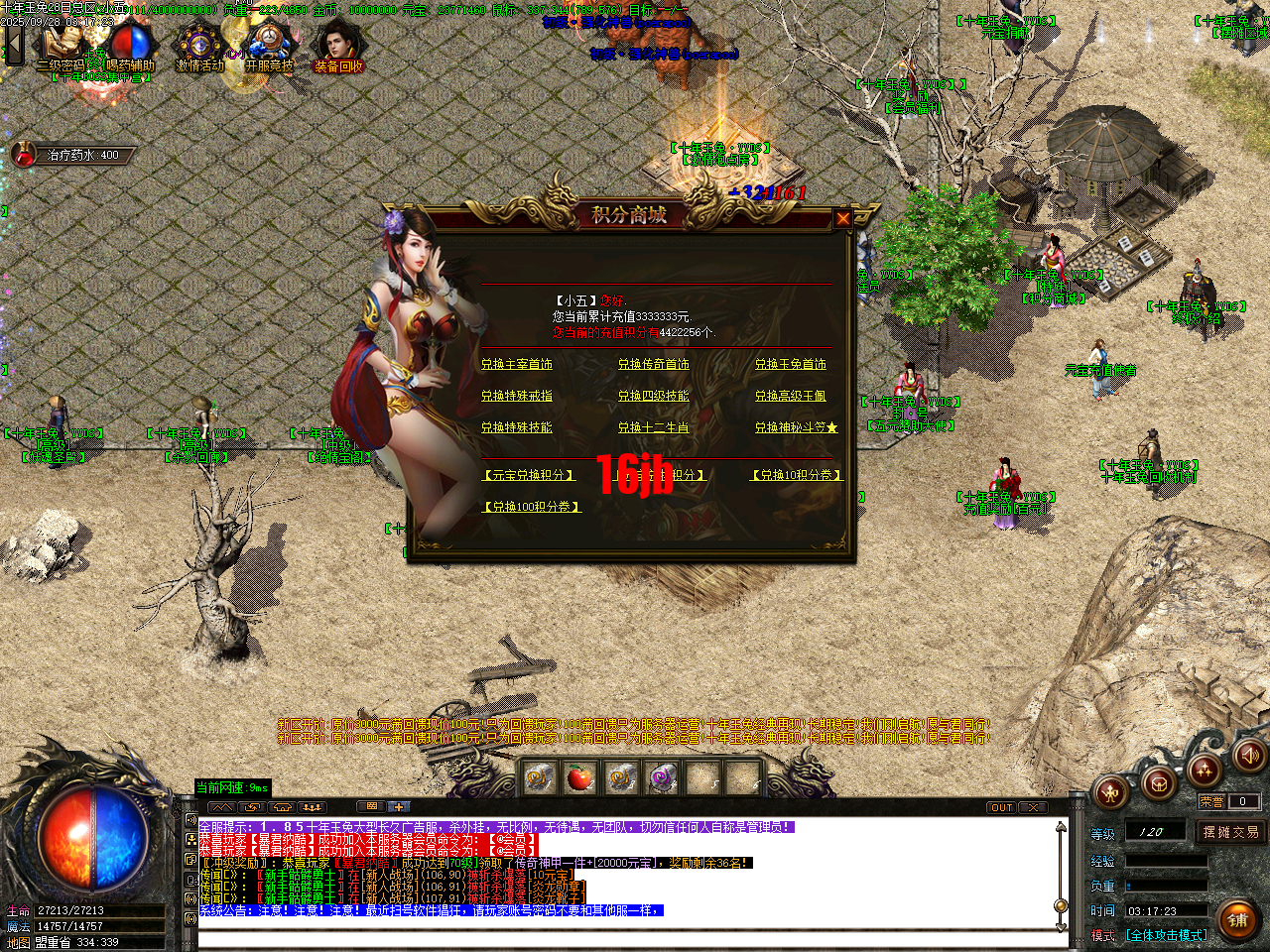Open the treasure box icon above the level display
The image size is (1270, 952).
(x=1159, y=784)
